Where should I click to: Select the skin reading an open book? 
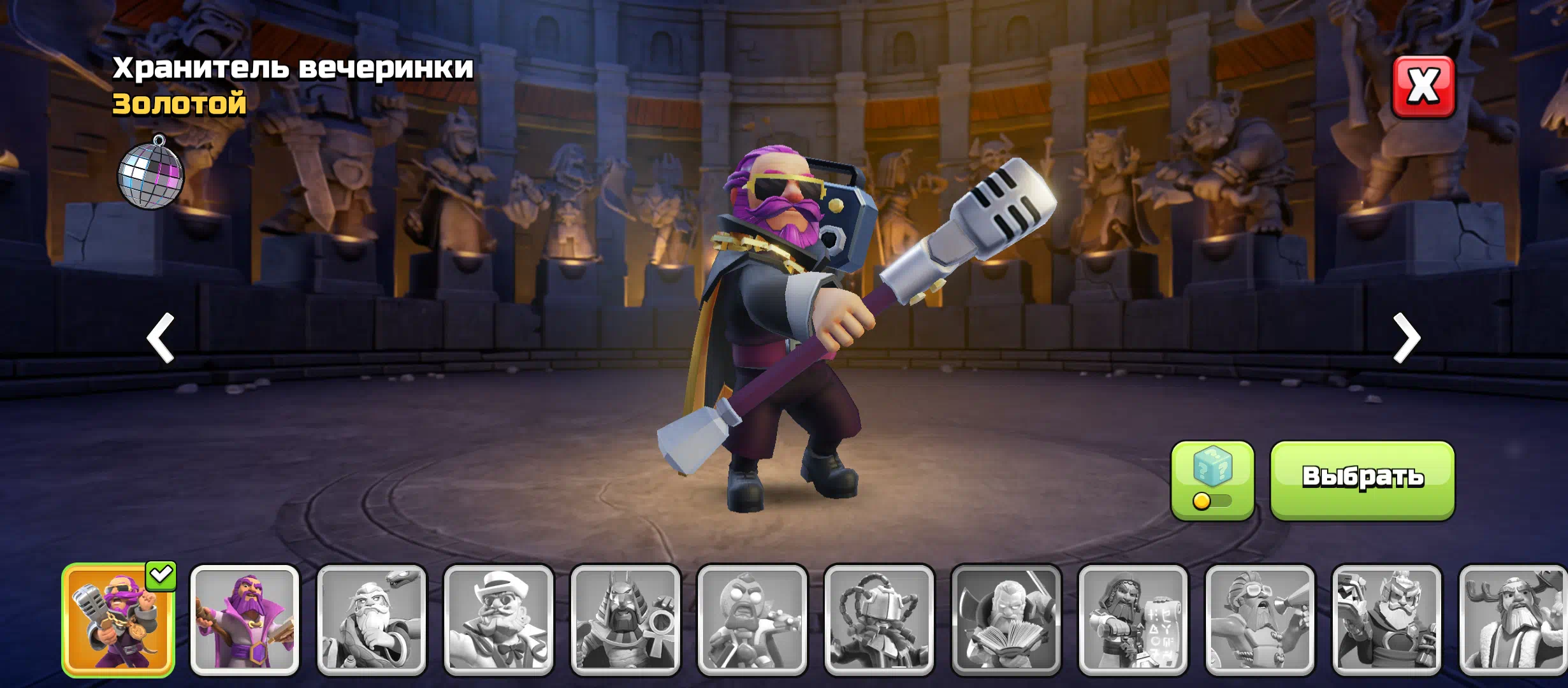click(1006, 620)
